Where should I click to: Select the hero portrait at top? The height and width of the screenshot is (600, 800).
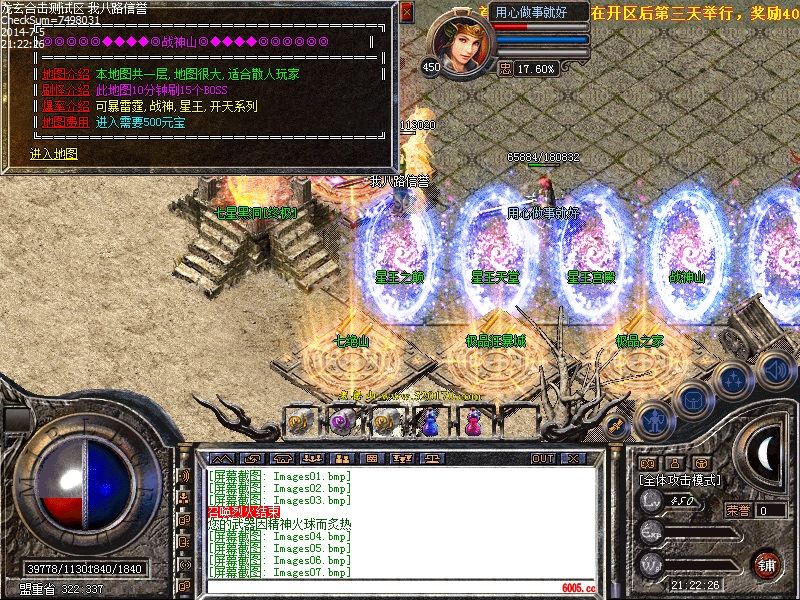(459, 42)
